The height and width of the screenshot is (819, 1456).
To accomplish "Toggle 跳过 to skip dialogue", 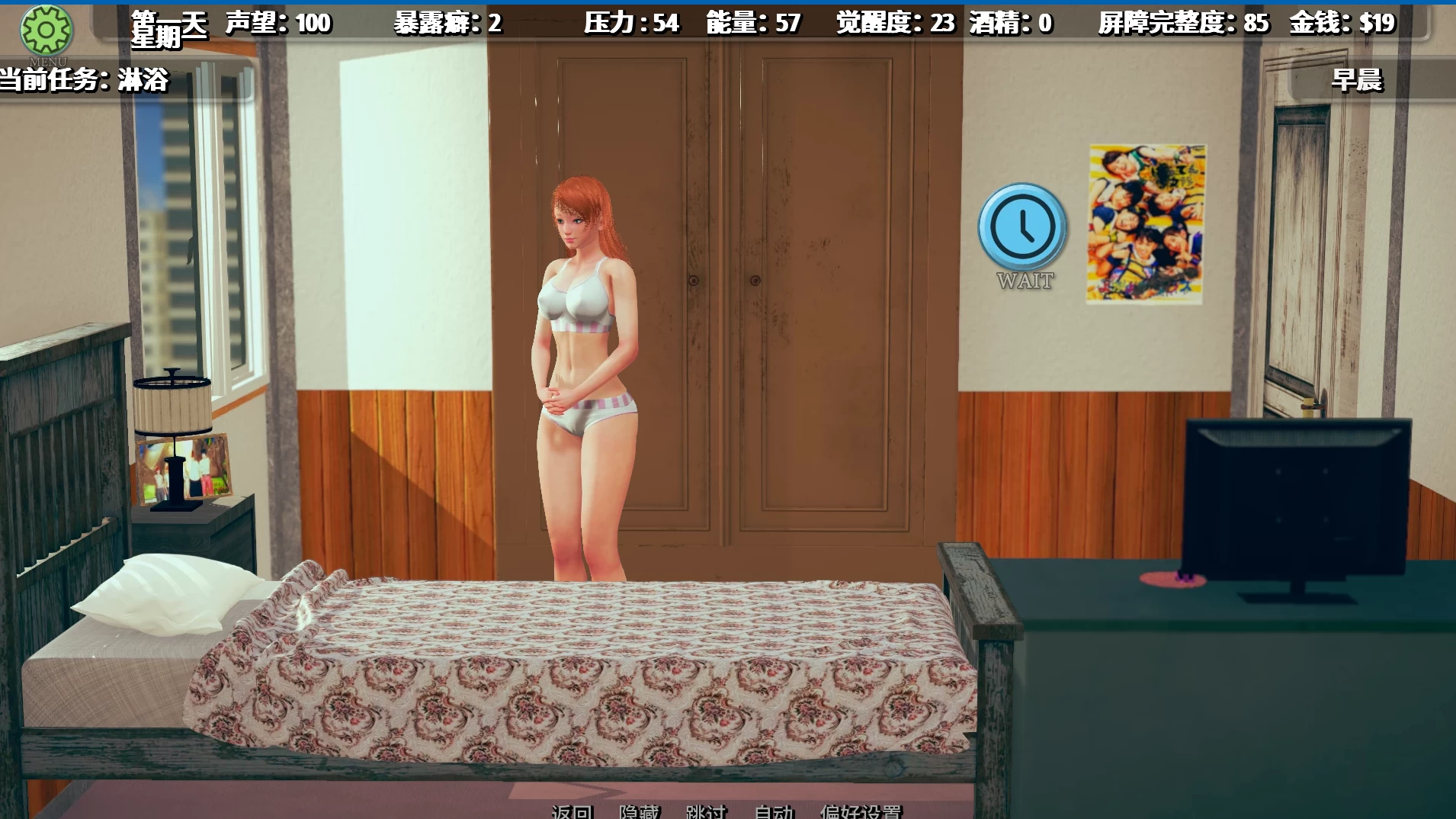I will click(x=708, y=814).
